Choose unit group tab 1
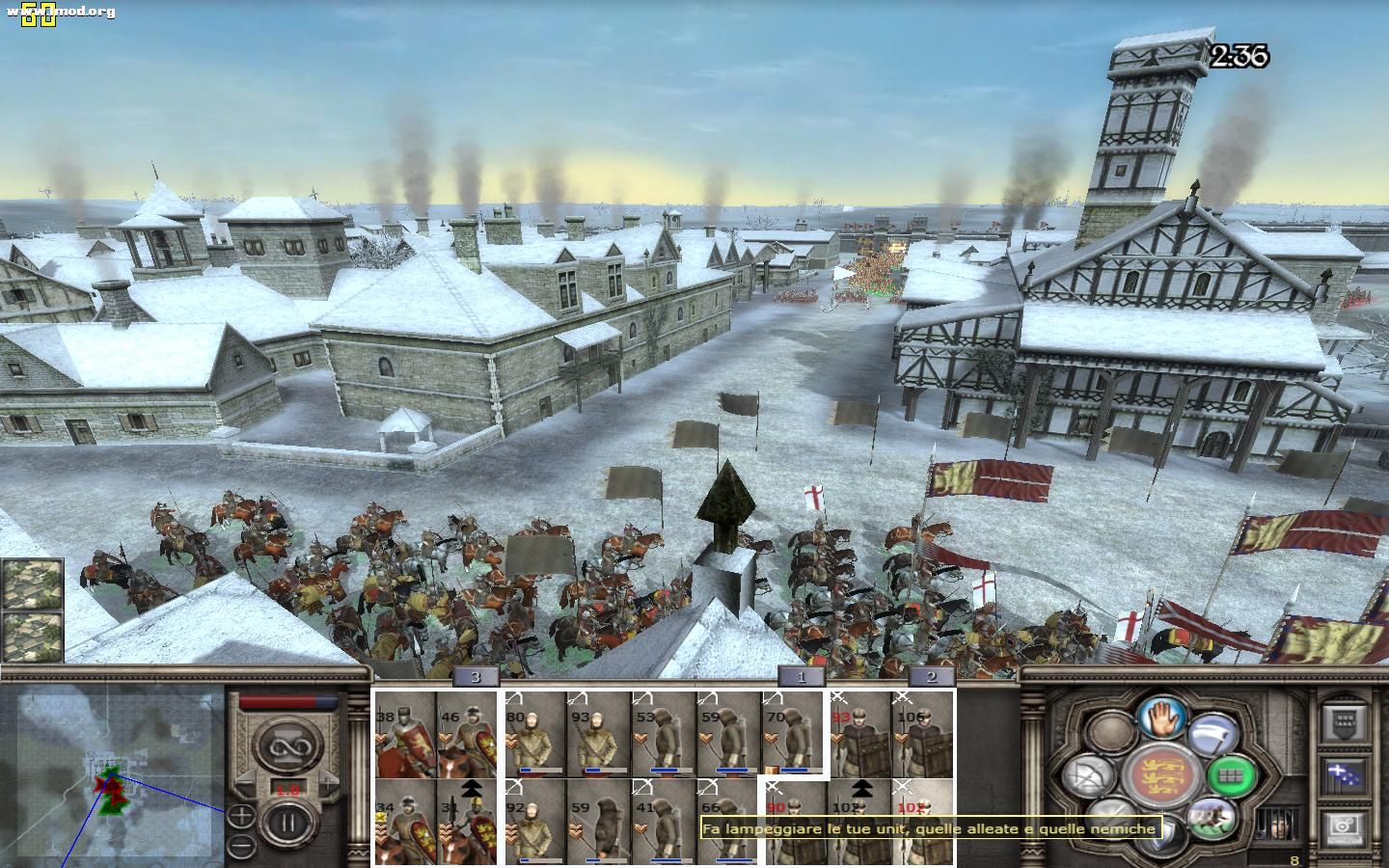The image size is (1389, 868). [801, 677]
